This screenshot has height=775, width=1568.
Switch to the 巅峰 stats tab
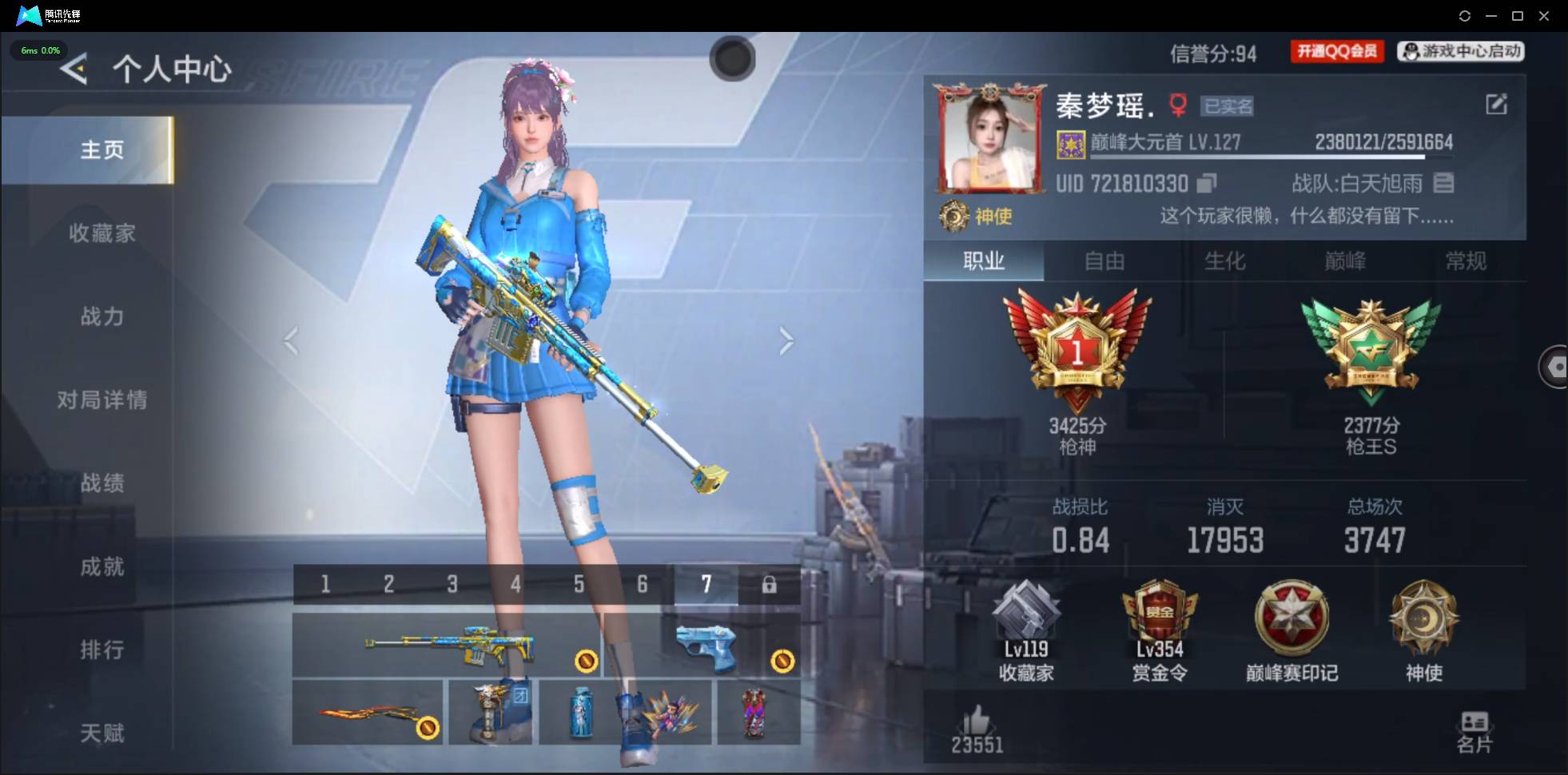[1346, 261]
